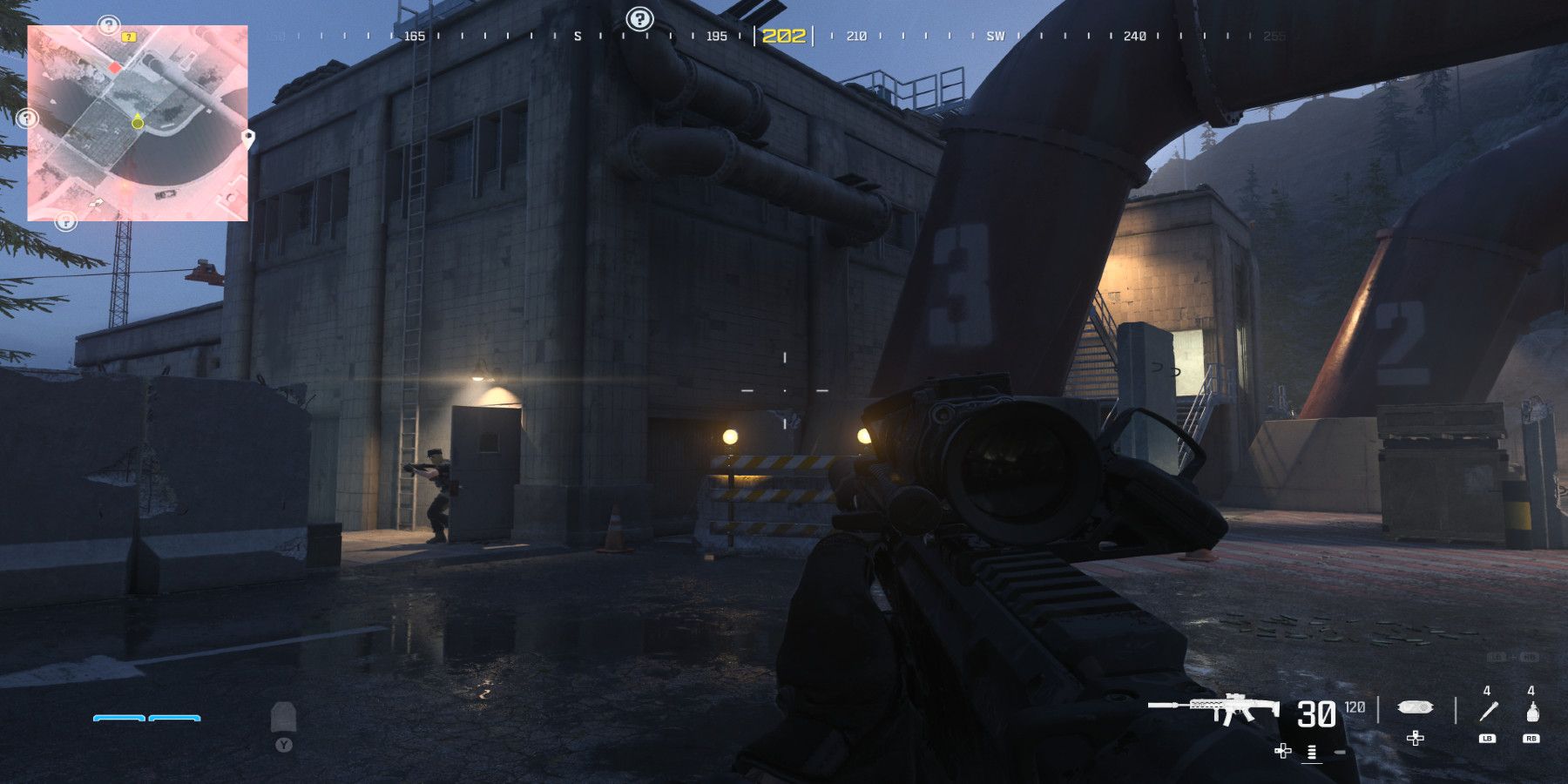Click the fire mode indicator below the ammo count
The height and width of the screenshot is (784, 1568).
coord(1312,751)
